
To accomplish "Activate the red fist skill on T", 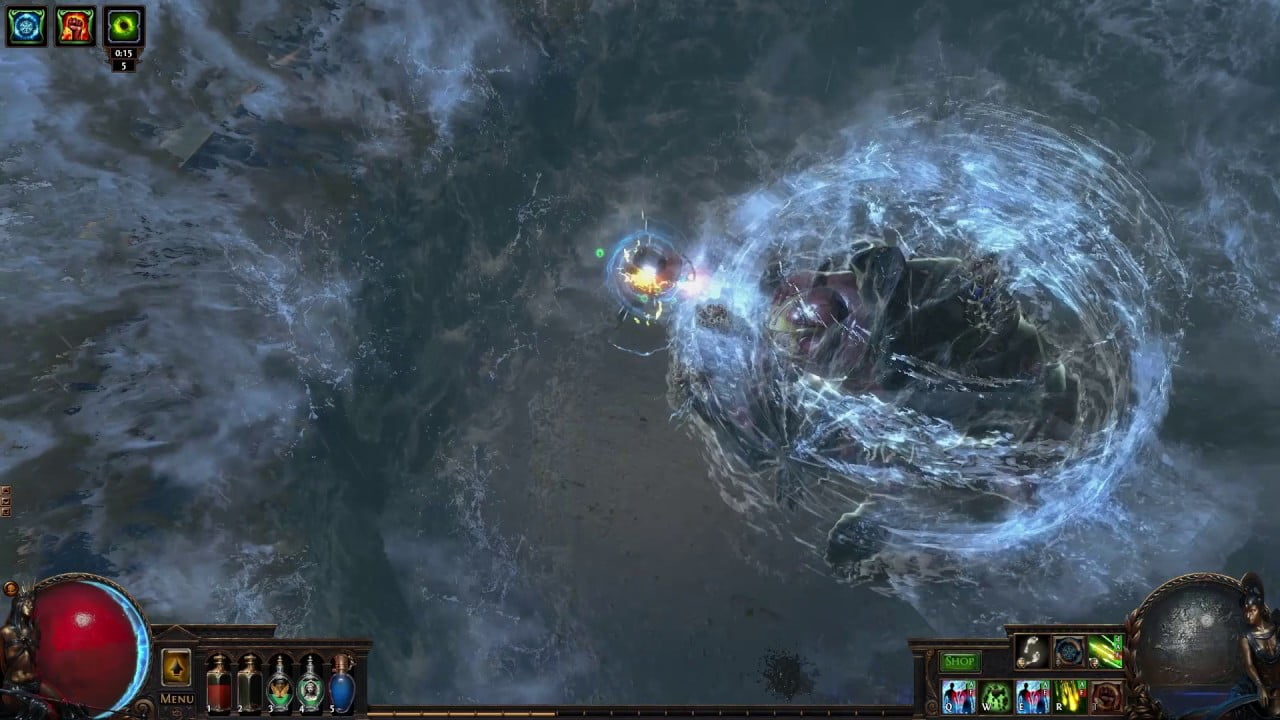I will coord(1106,696).
